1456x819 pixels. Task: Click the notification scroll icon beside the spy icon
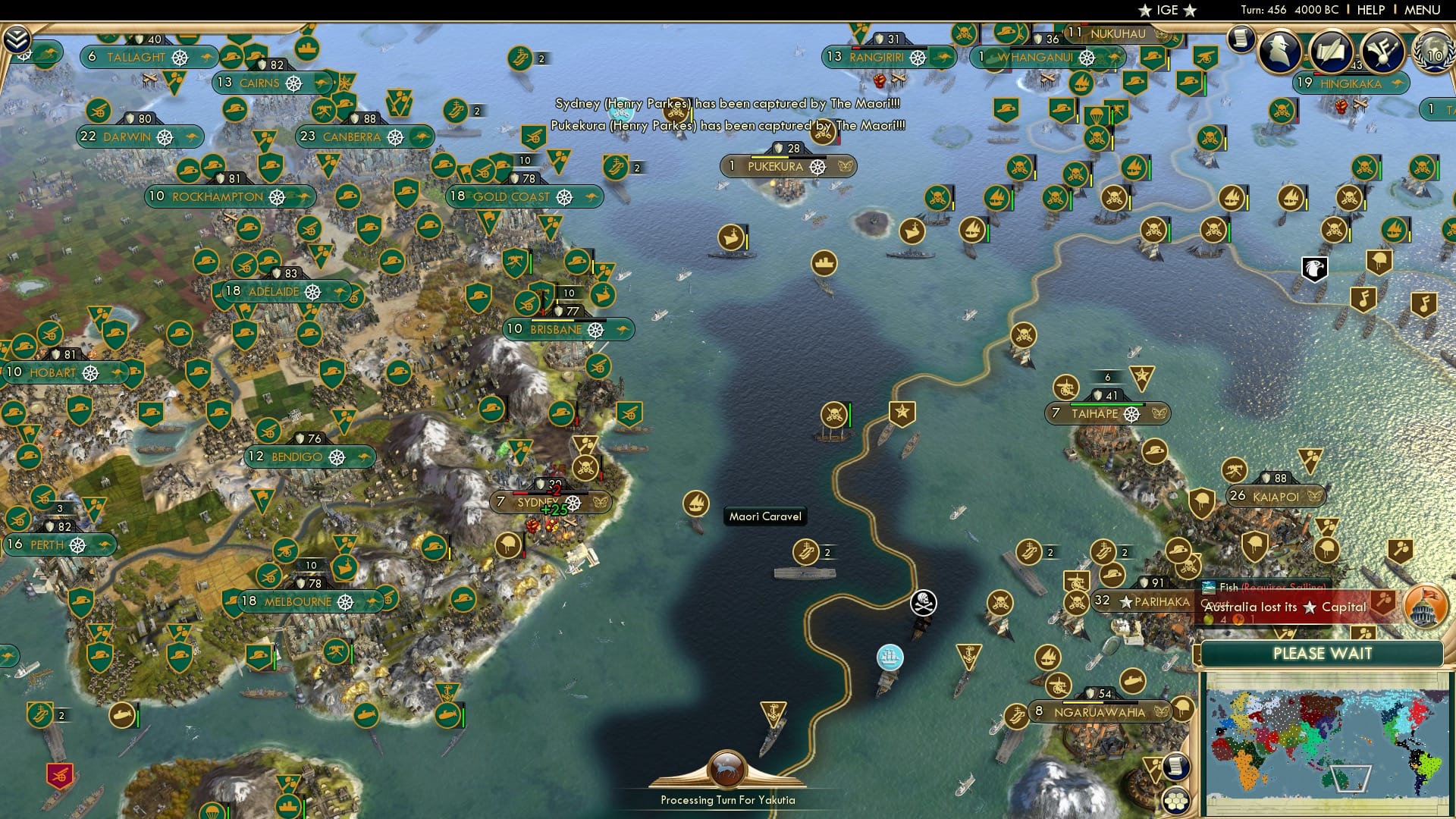point(1241,39)
